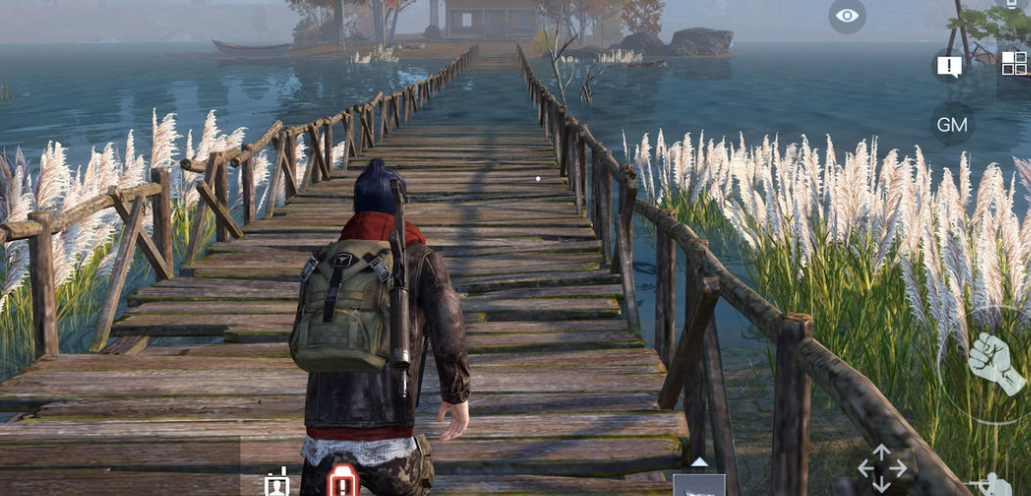
Task: Expand the item slot with up arrow
Action: [x=699, y=480]
